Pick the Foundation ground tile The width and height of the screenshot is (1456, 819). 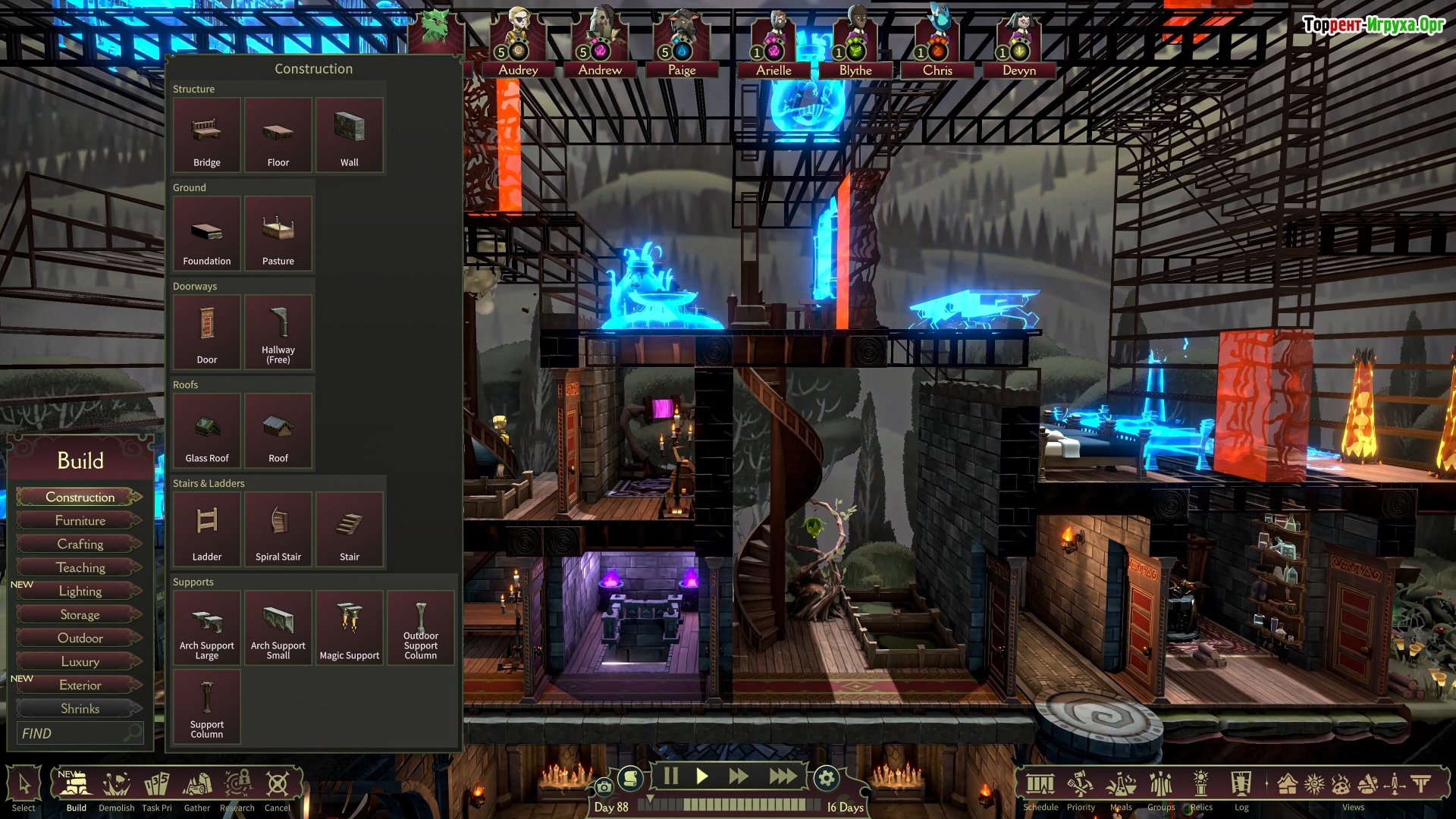pos(206,234)
